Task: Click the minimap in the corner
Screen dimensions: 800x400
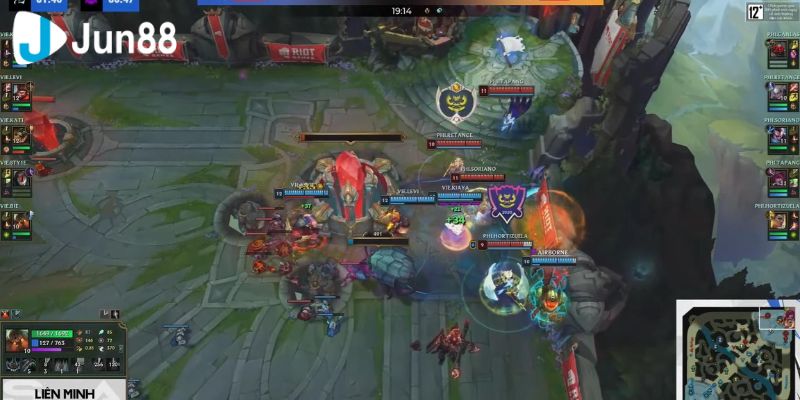Action: click(x=740, y=350)
